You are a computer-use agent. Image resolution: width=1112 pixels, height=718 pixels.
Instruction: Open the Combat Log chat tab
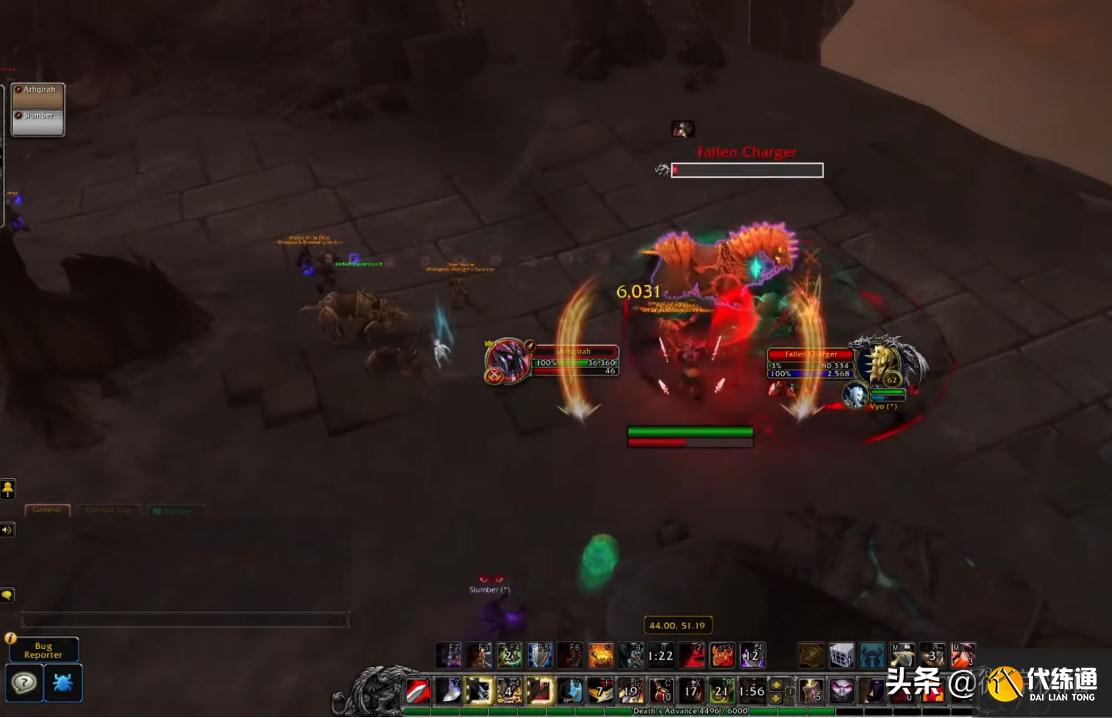coord(110,510)
